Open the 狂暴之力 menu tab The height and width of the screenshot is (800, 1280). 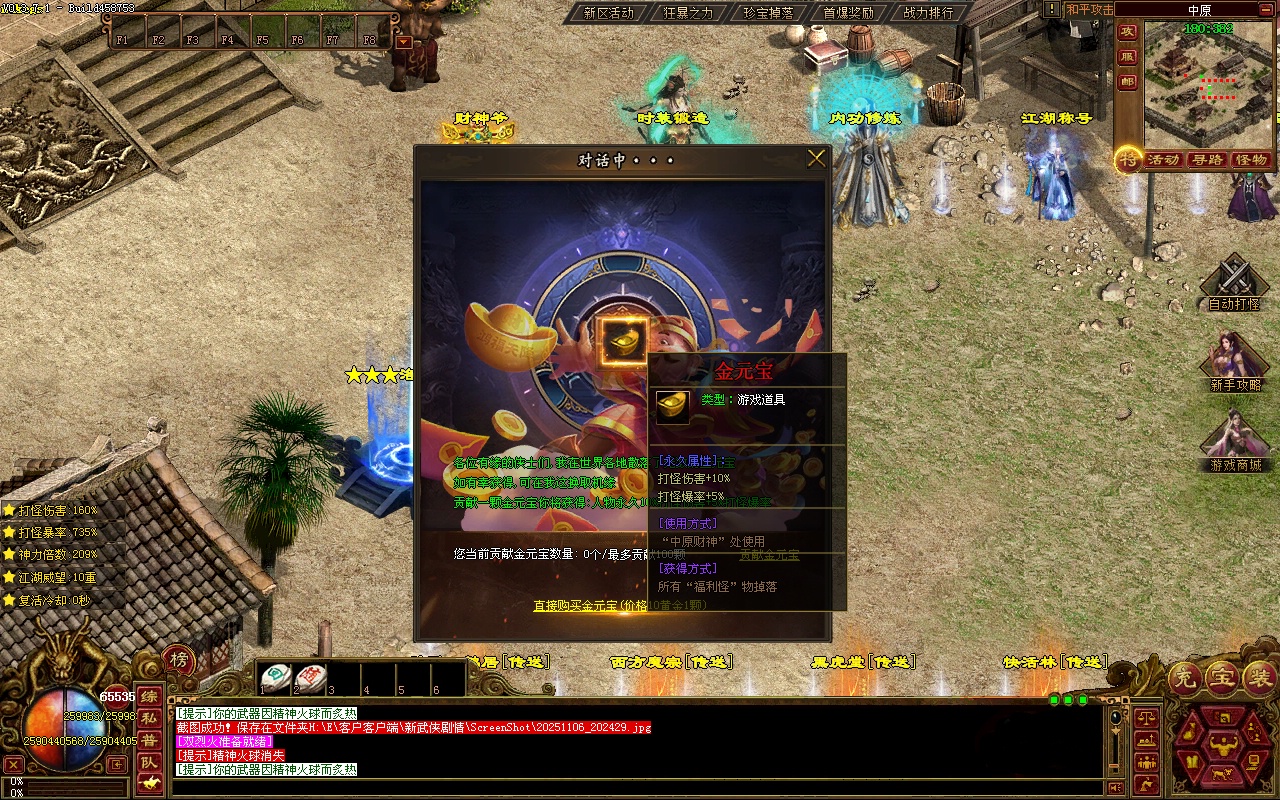pos(688,13)
